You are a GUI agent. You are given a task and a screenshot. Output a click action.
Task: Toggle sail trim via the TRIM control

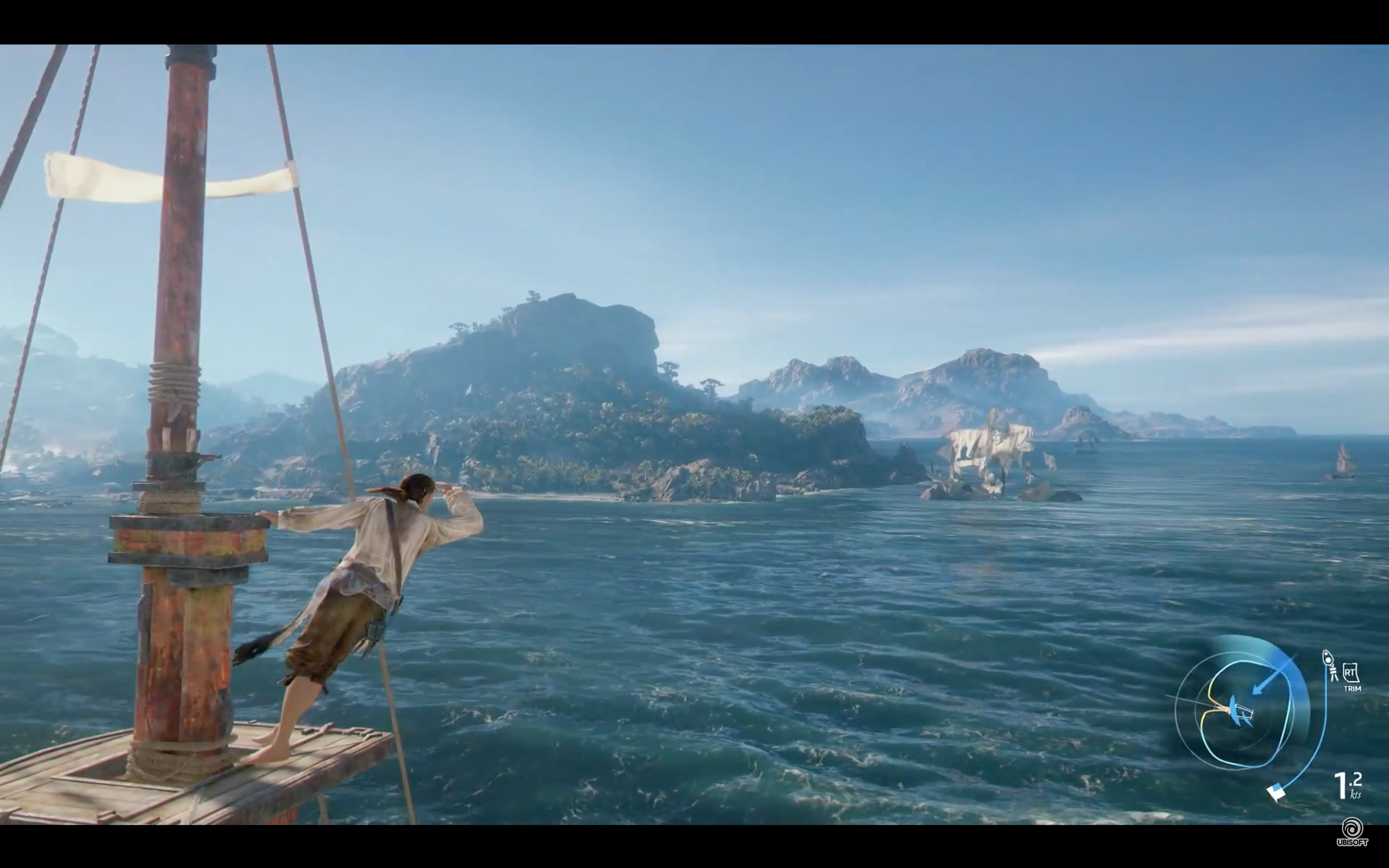click(1352, 680)
